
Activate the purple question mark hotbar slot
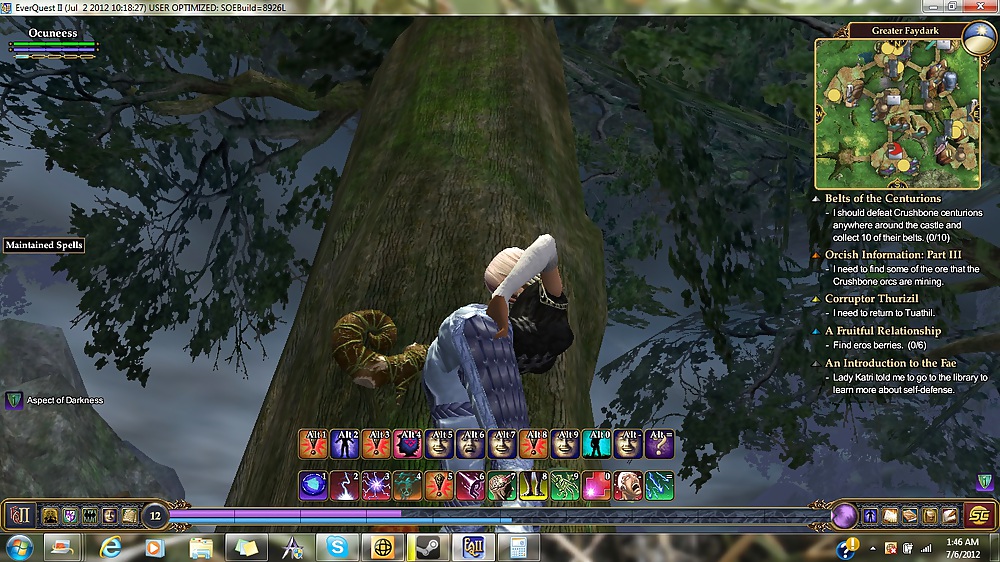click(659, 444)
